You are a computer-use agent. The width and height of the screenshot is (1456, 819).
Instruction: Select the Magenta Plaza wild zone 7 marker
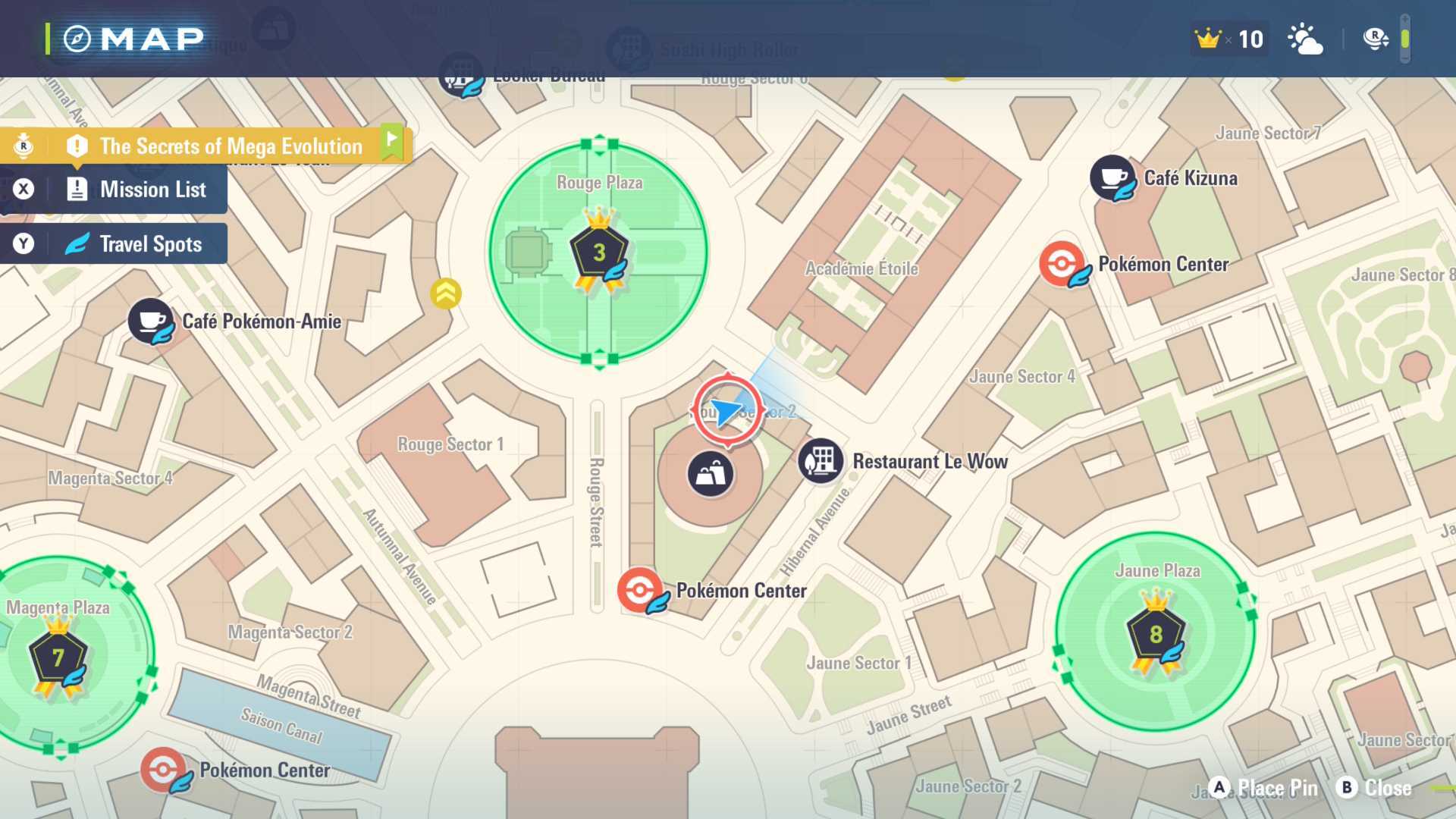click(x=58, y=658)
